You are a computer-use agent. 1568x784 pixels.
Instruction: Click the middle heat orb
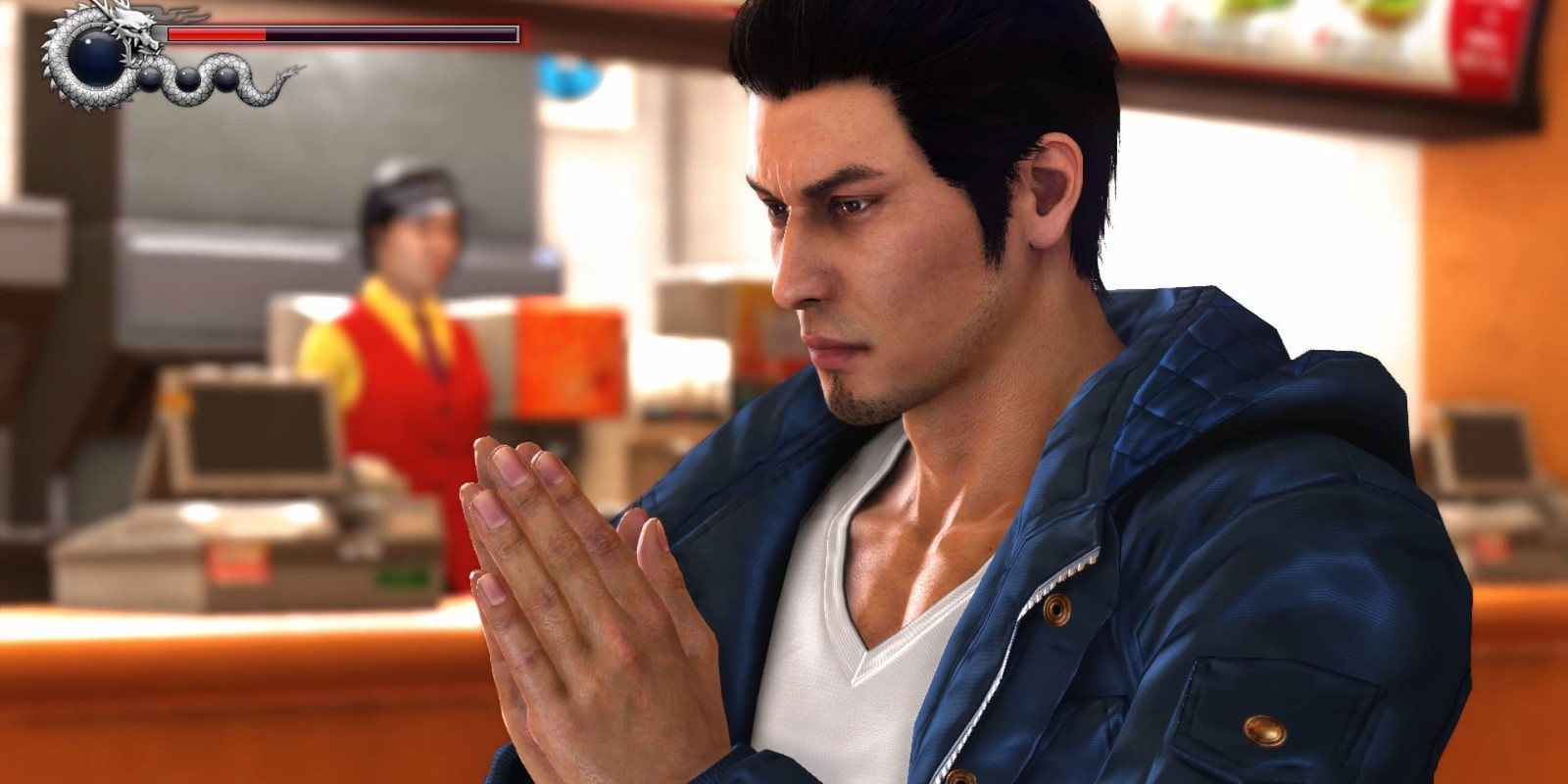(187, 78)
